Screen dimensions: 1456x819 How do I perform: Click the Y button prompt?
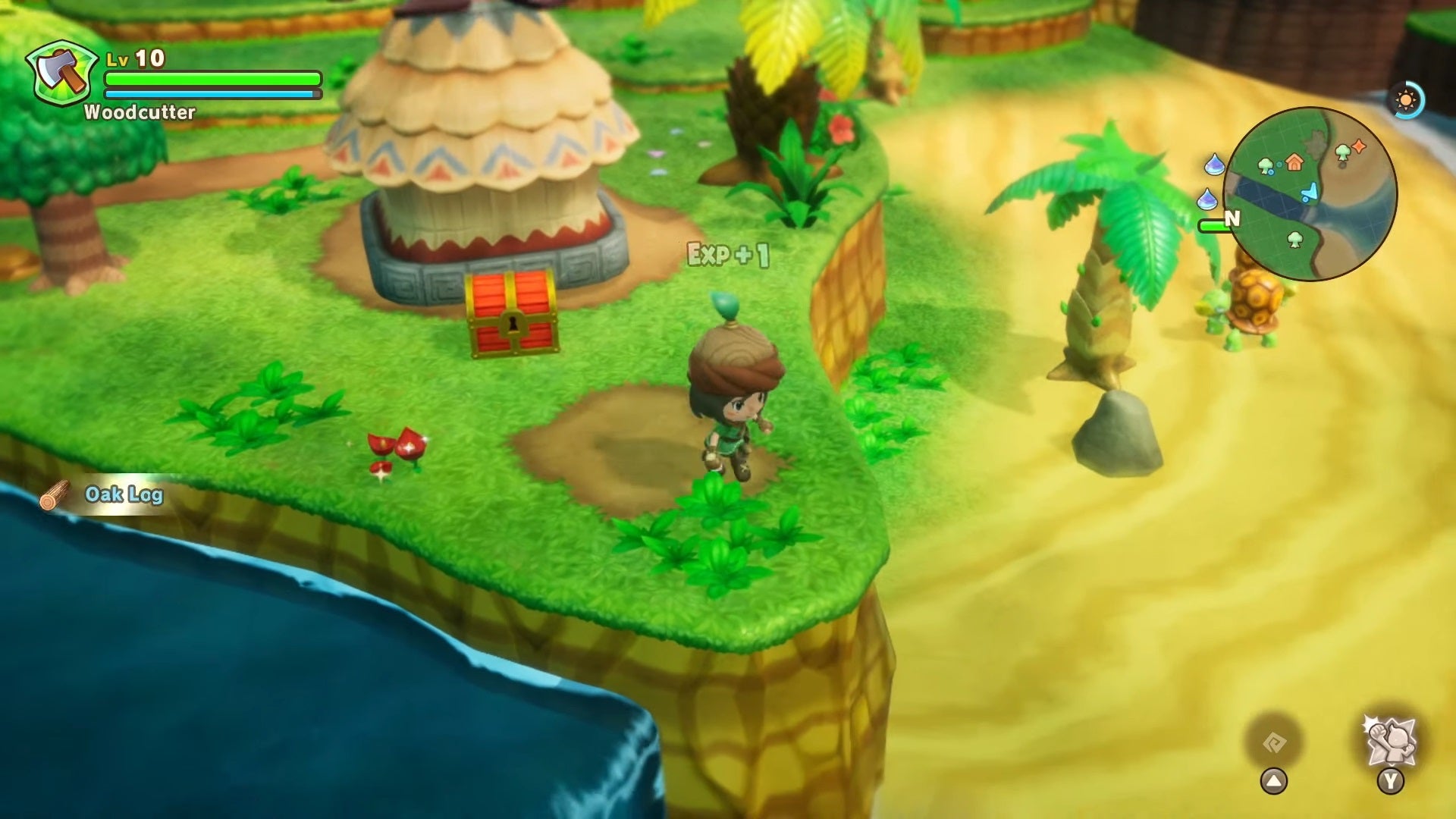point(1390,780)
